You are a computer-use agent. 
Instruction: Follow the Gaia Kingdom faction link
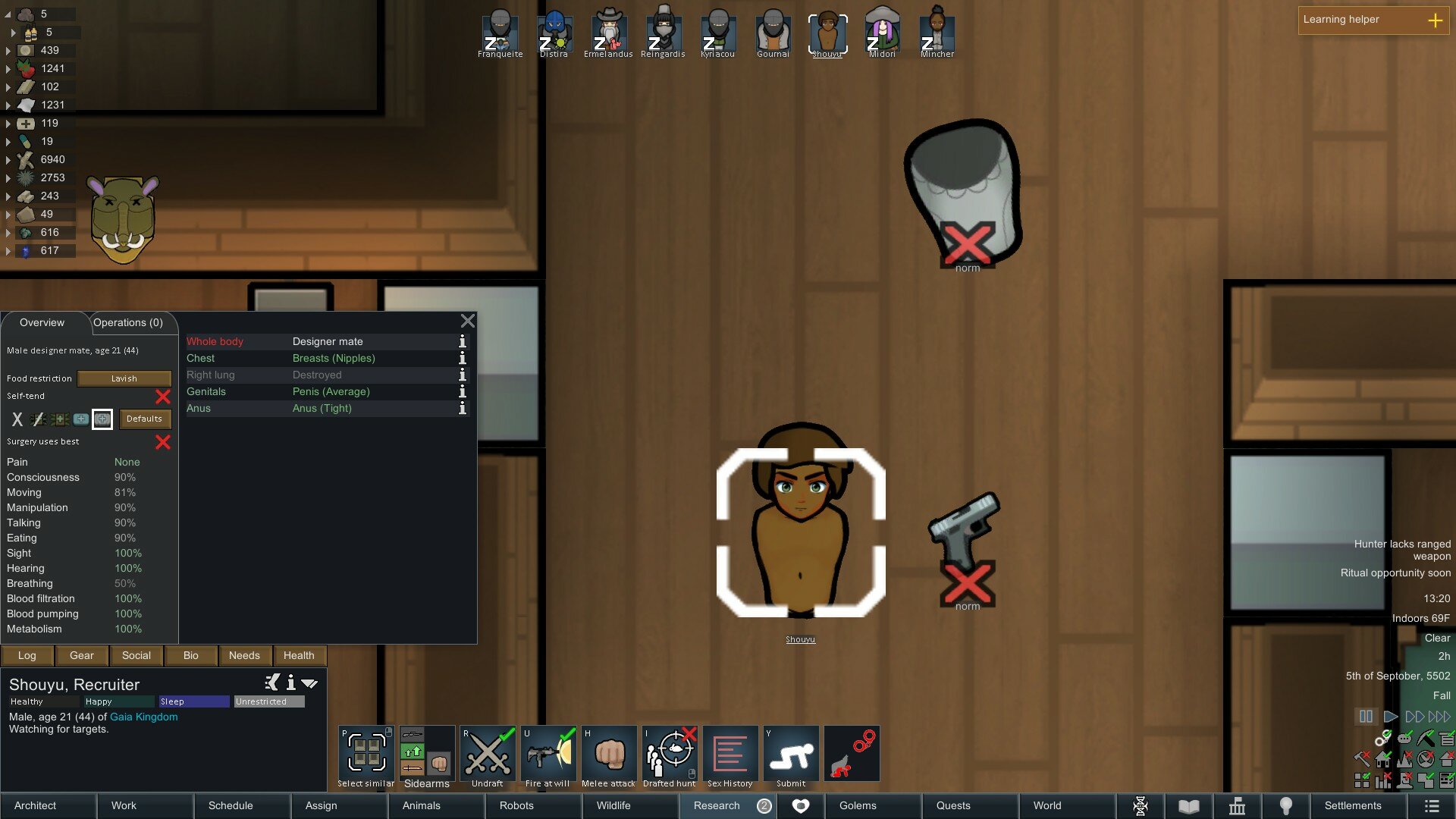(x=143, y=717)
